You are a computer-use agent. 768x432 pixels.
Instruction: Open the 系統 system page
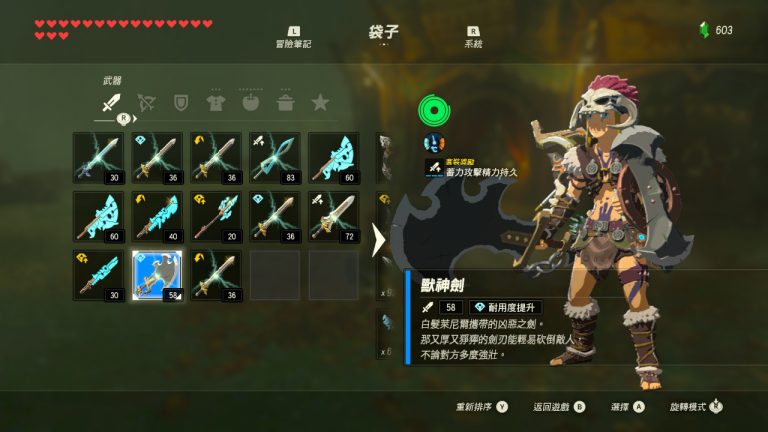473,38
